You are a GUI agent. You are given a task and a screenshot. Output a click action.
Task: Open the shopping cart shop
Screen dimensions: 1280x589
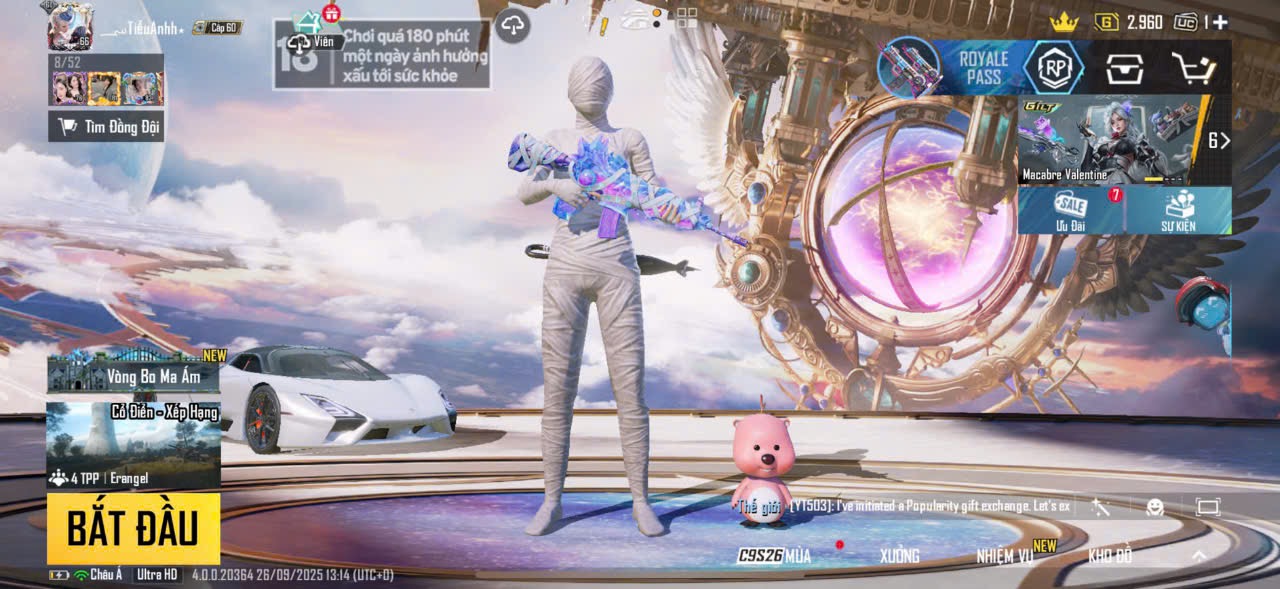1193,69
